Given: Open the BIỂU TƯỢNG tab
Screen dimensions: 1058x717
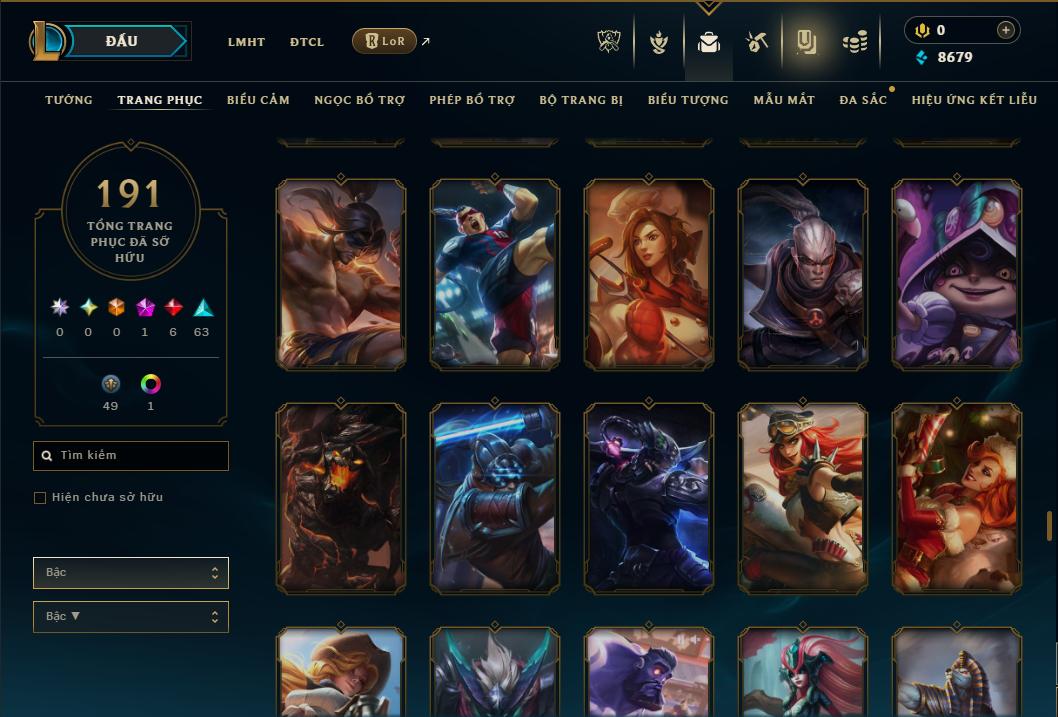Looking at the screenshot, I should pyautogui.click(x=688, y=100).
